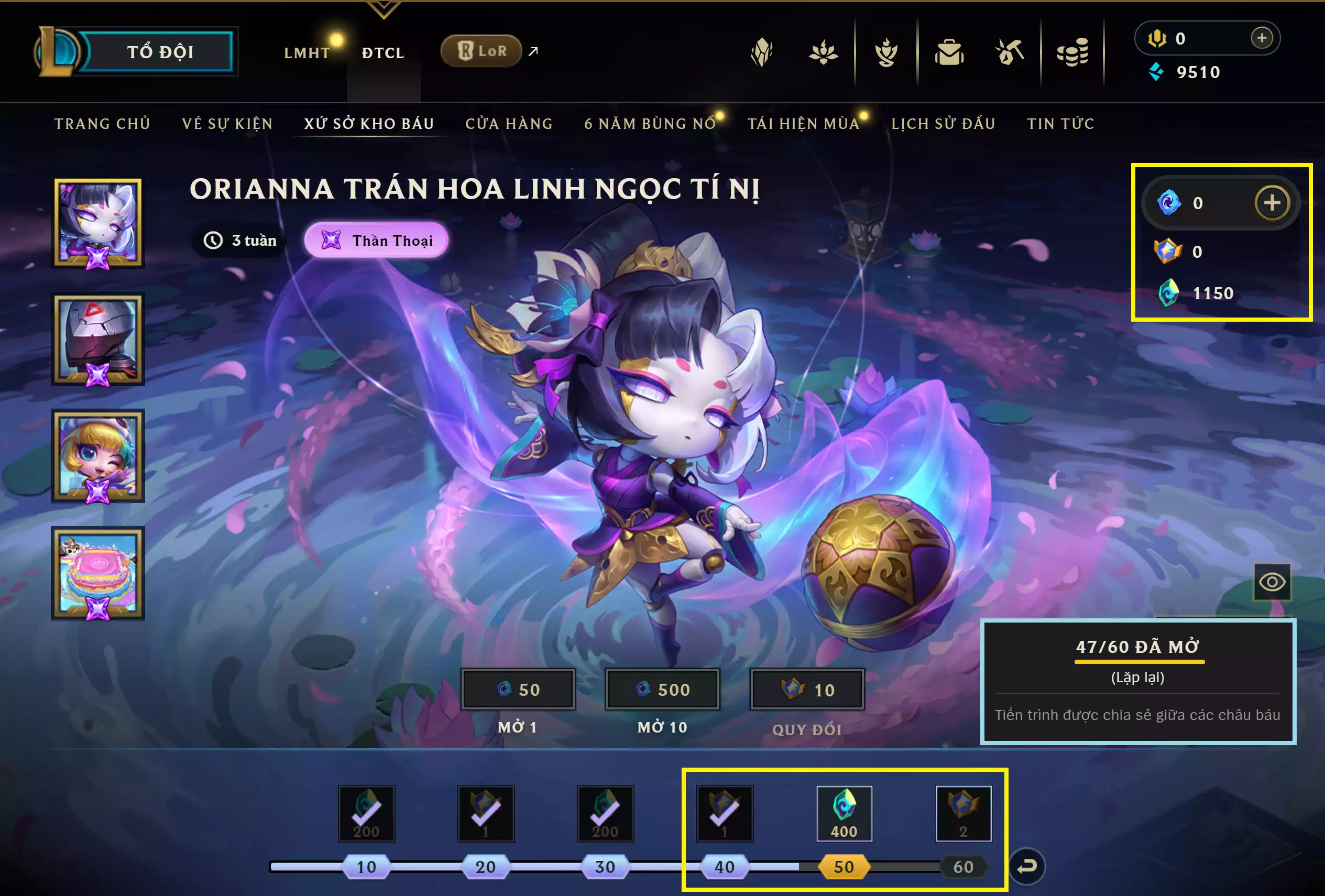1325x896 pixels.
Task: Switch to CỬA HÀNG shop tab
Action: point(509,124)
